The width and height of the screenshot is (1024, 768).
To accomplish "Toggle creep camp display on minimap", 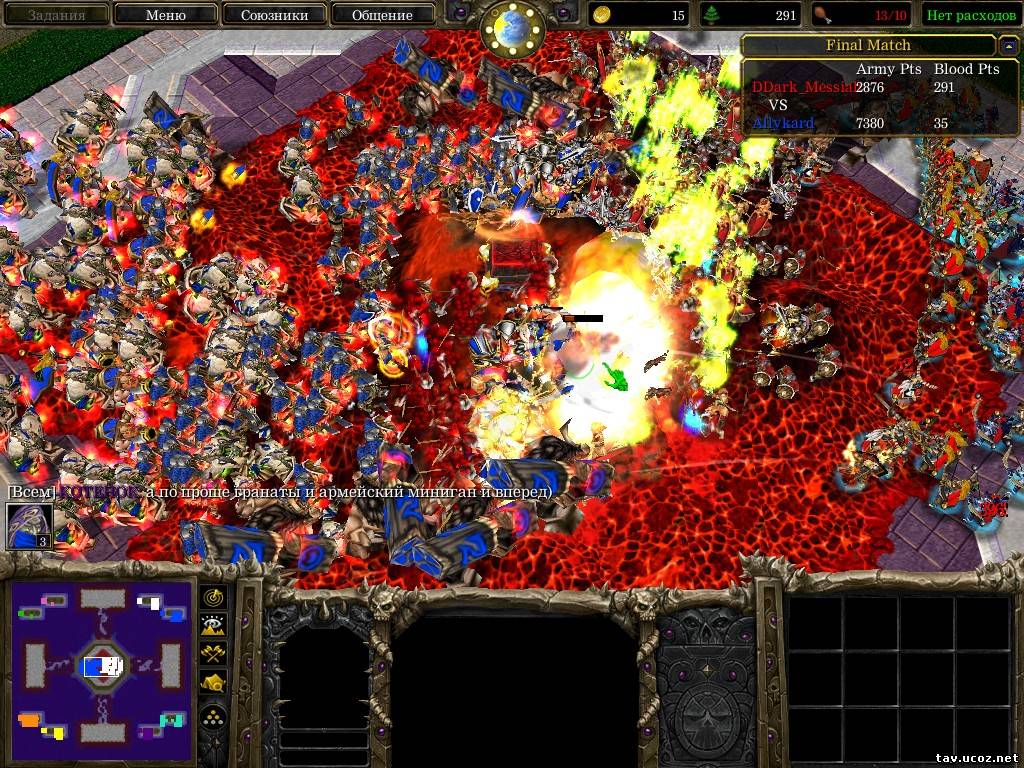I will pyautogui.click(x=213, y=684).
